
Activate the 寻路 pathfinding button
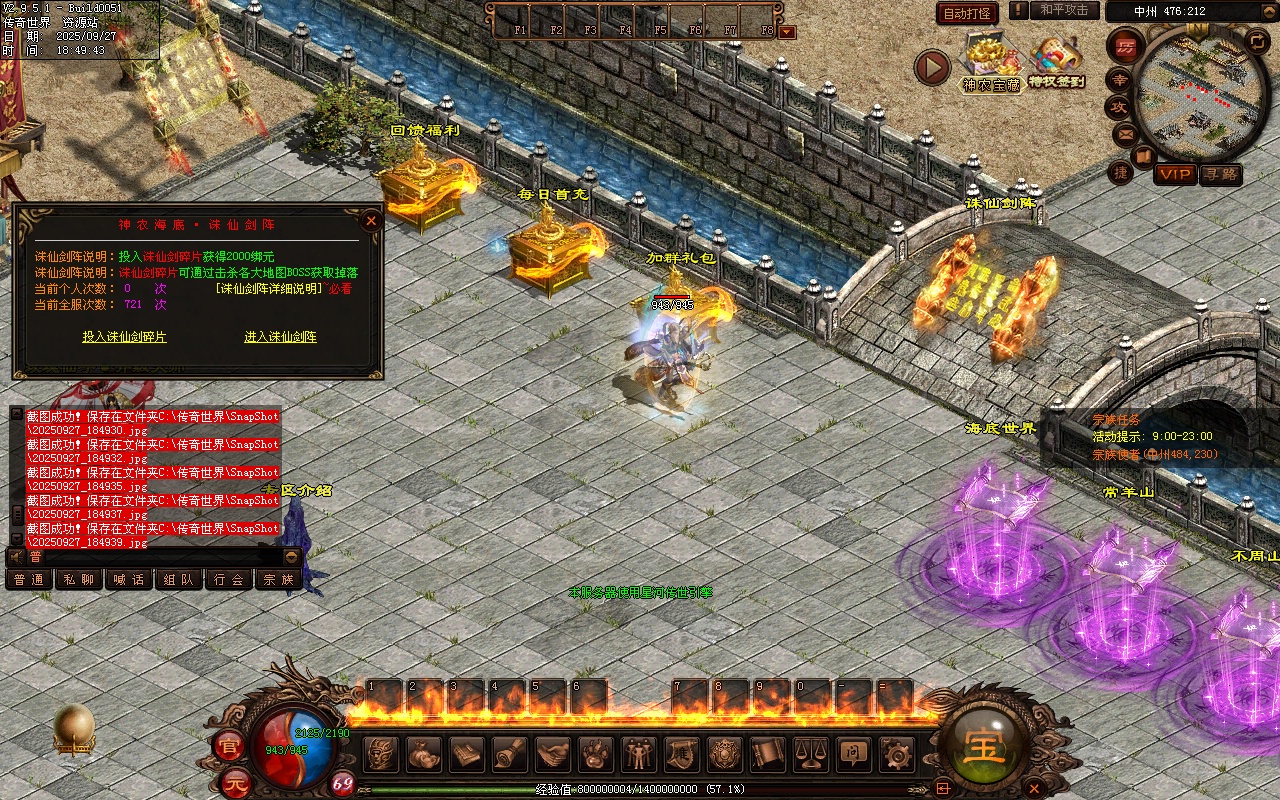coord(1220,174)
